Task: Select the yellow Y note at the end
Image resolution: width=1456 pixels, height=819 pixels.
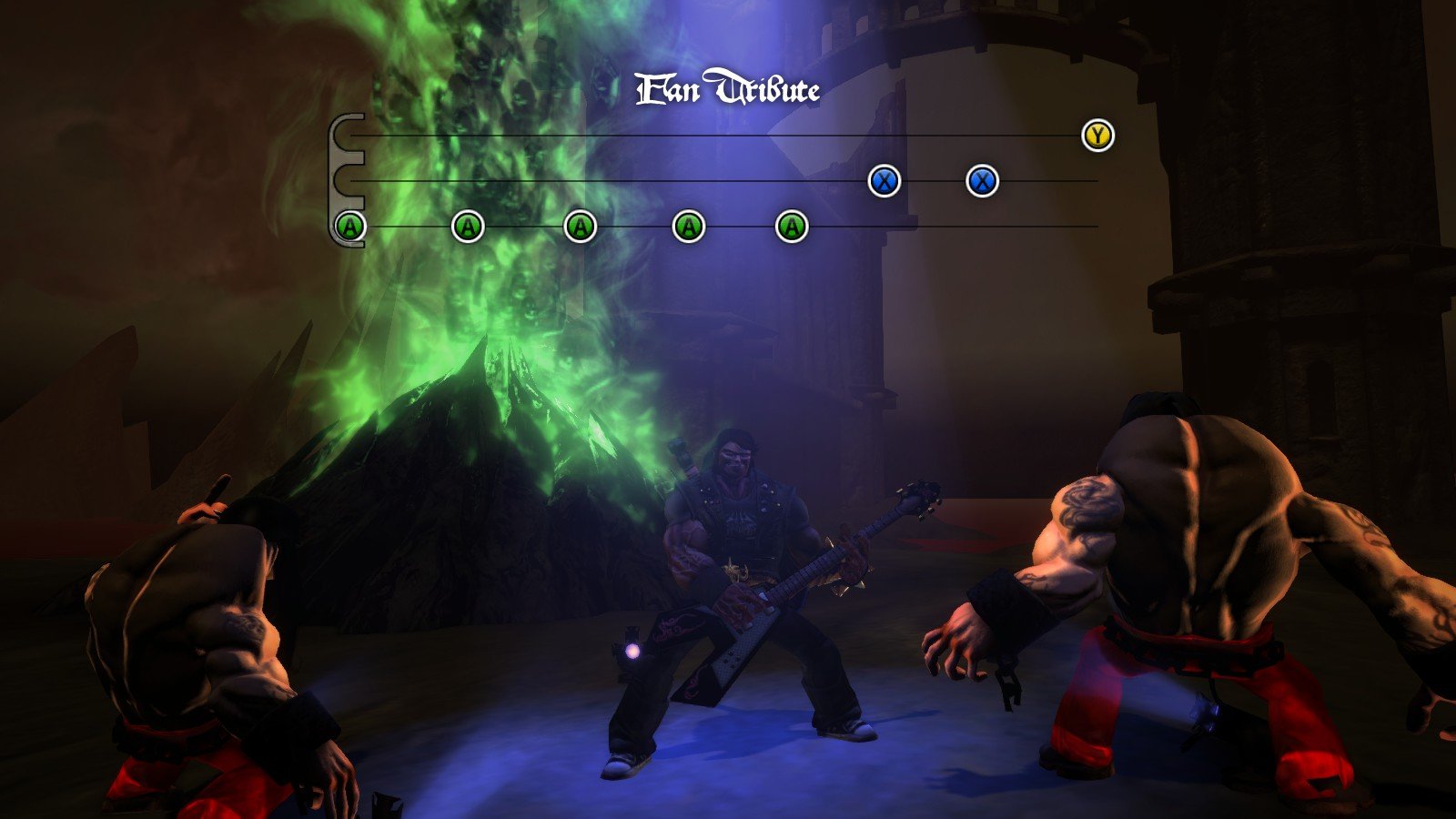Action: 1097,136
